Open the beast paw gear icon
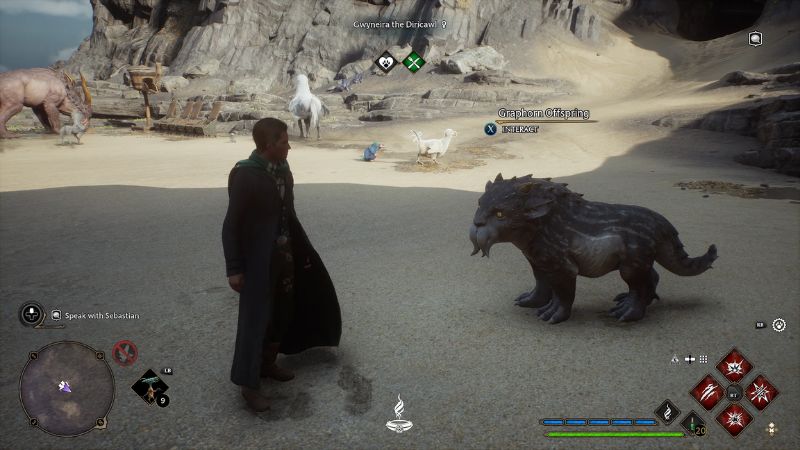Image resolution: width=800 pixels, height=450 pixels. [779, 325]
